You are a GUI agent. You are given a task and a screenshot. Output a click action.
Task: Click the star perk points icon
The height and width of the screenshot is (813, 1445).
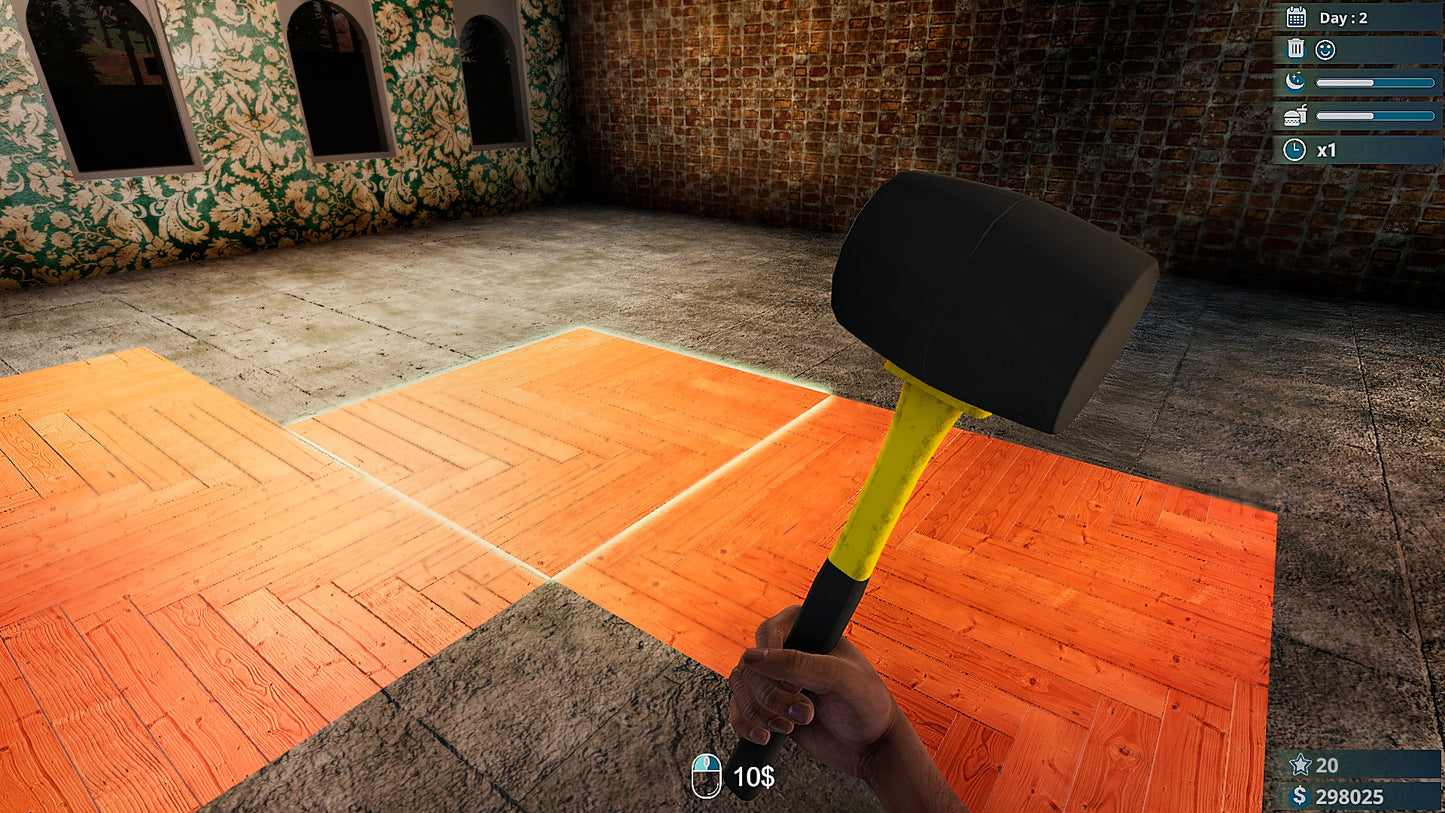point(1300,764)
